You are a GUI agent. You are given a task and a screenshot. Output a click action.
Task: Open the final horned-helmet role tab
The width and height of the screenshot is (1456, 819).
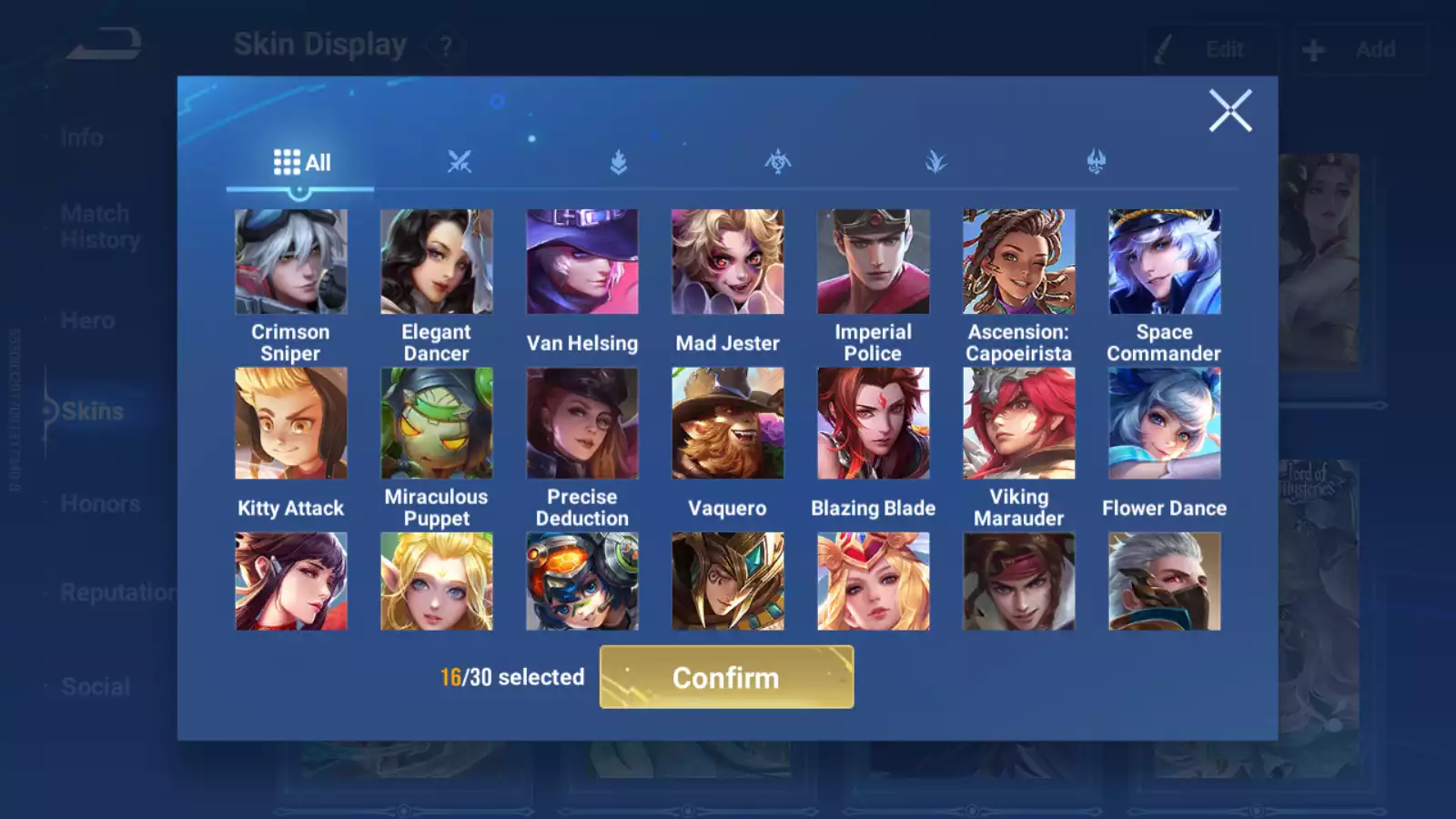point(1097,163)
